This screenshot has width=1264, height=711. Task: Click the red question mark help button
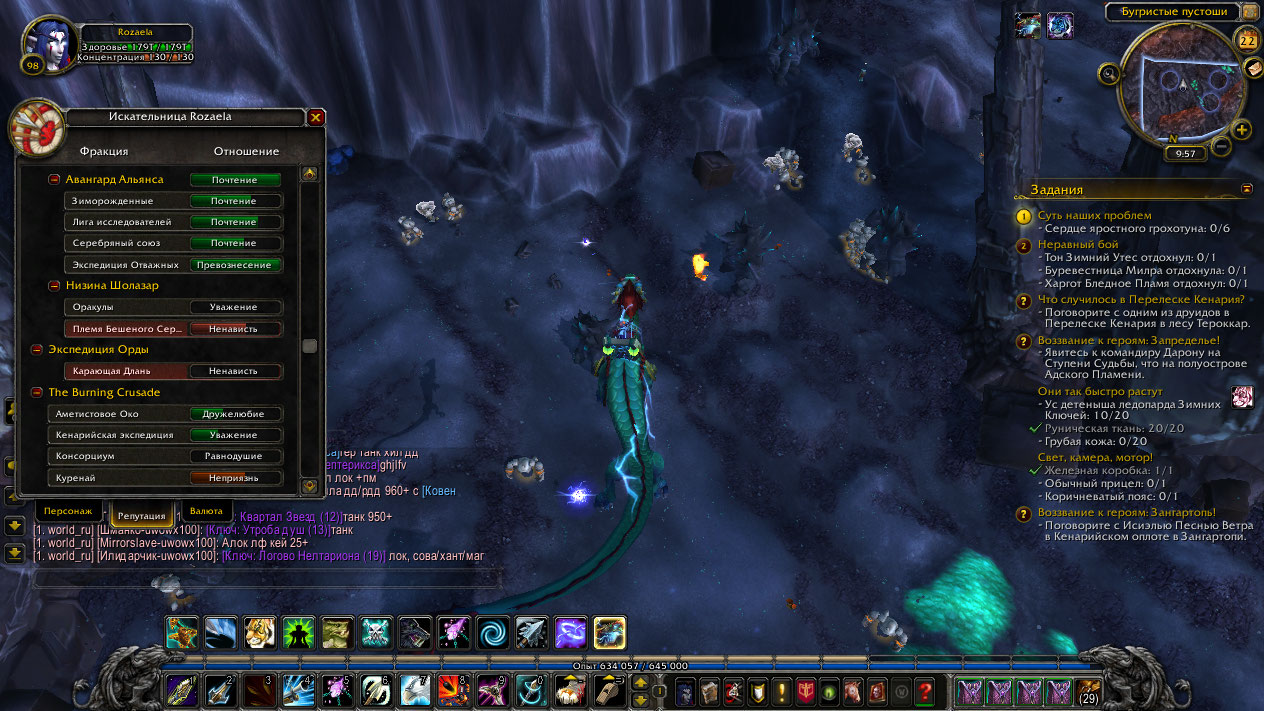(x=925, y=690)
